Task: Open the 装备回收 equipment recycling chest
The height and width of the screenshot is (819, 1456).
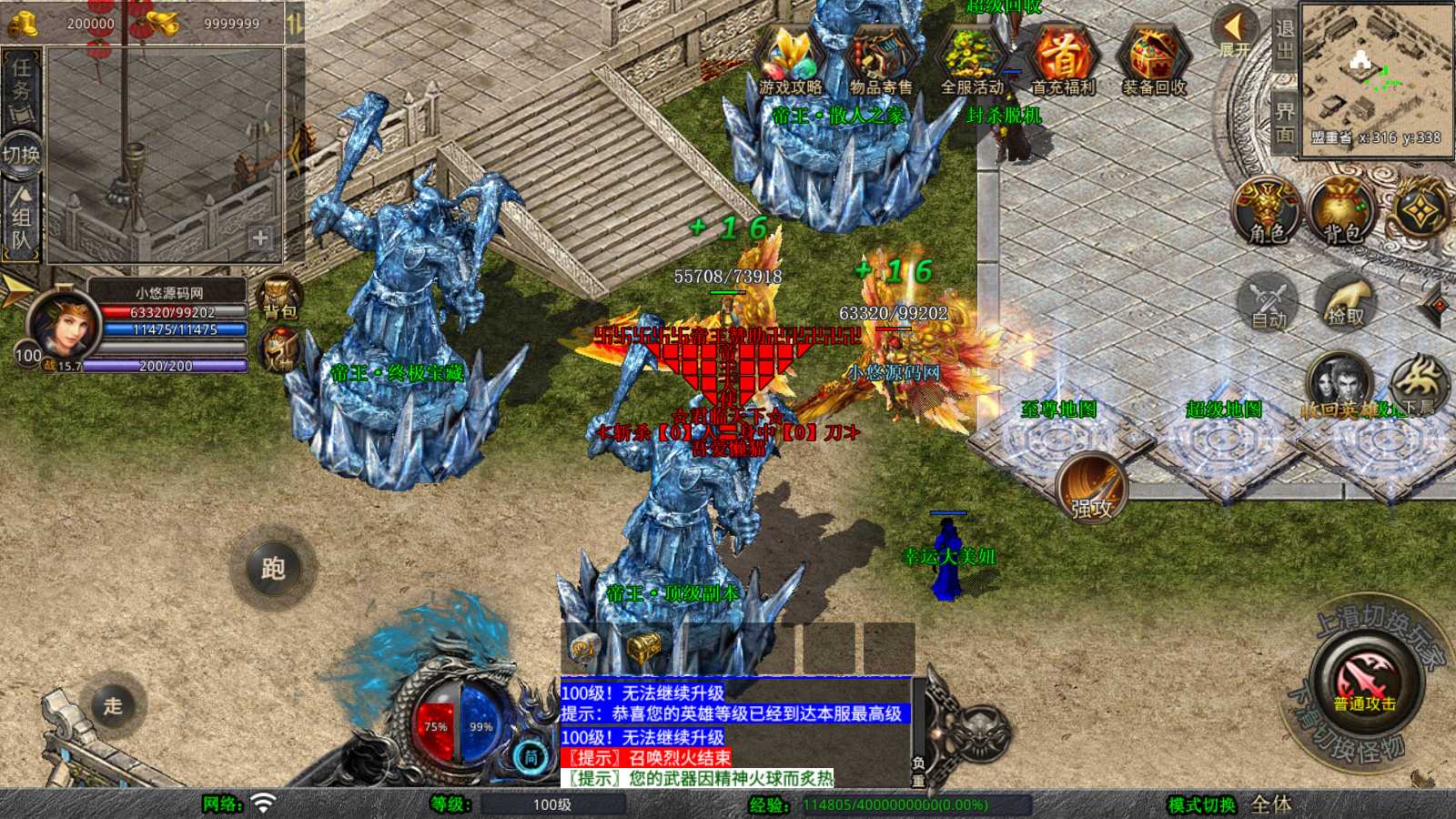Action: [1153, 62]
